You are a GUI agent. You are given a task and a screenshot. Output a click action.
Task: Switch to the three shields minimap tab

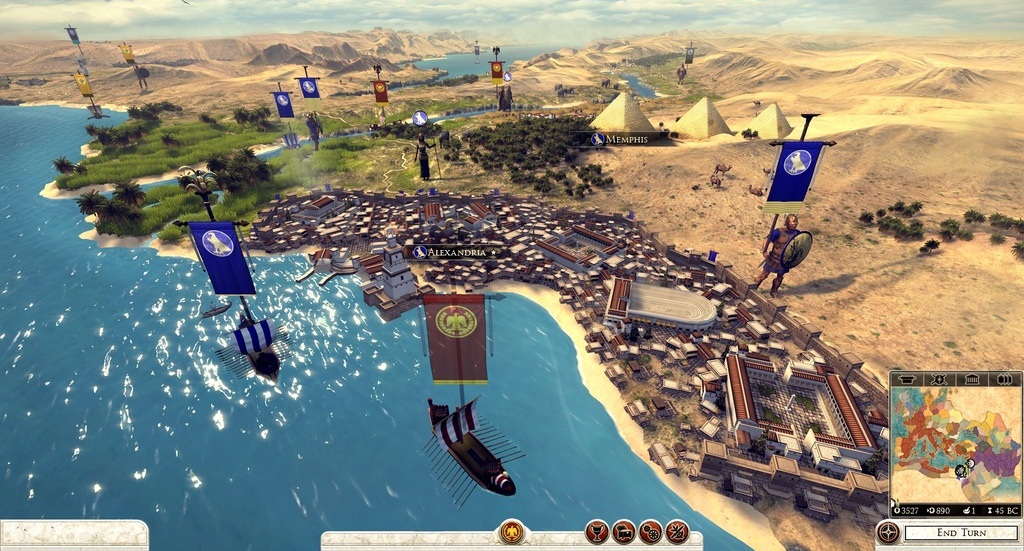[x=1004, y=379]
